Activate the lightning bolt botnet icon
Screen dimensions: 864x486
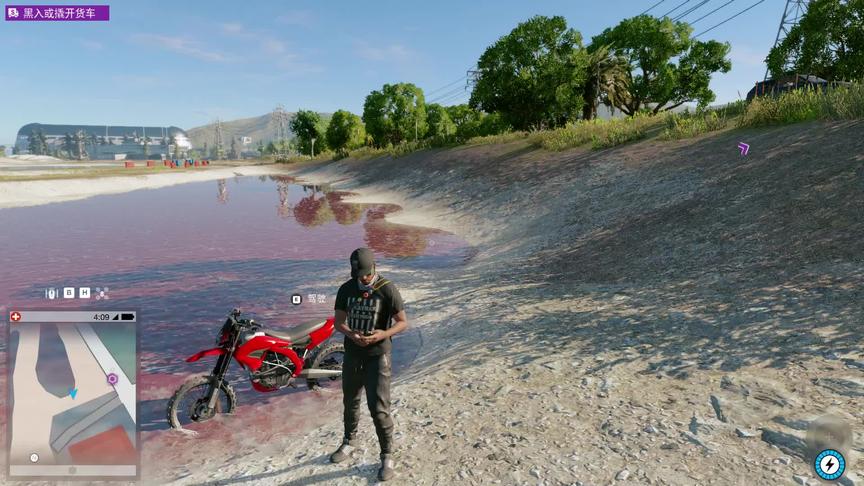pos(828,464)
